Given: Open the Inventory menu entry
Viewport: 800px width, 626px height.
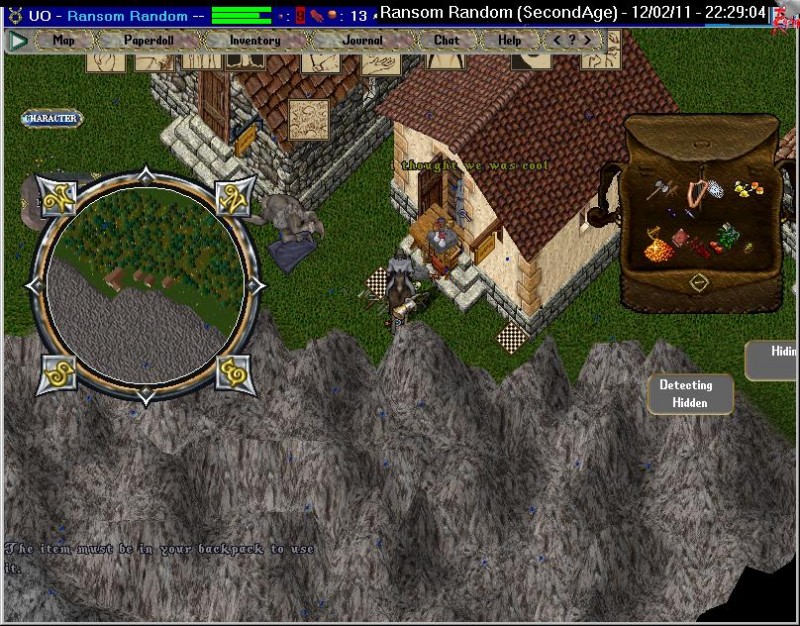Looking at the screenshot, I should (255, 41).
